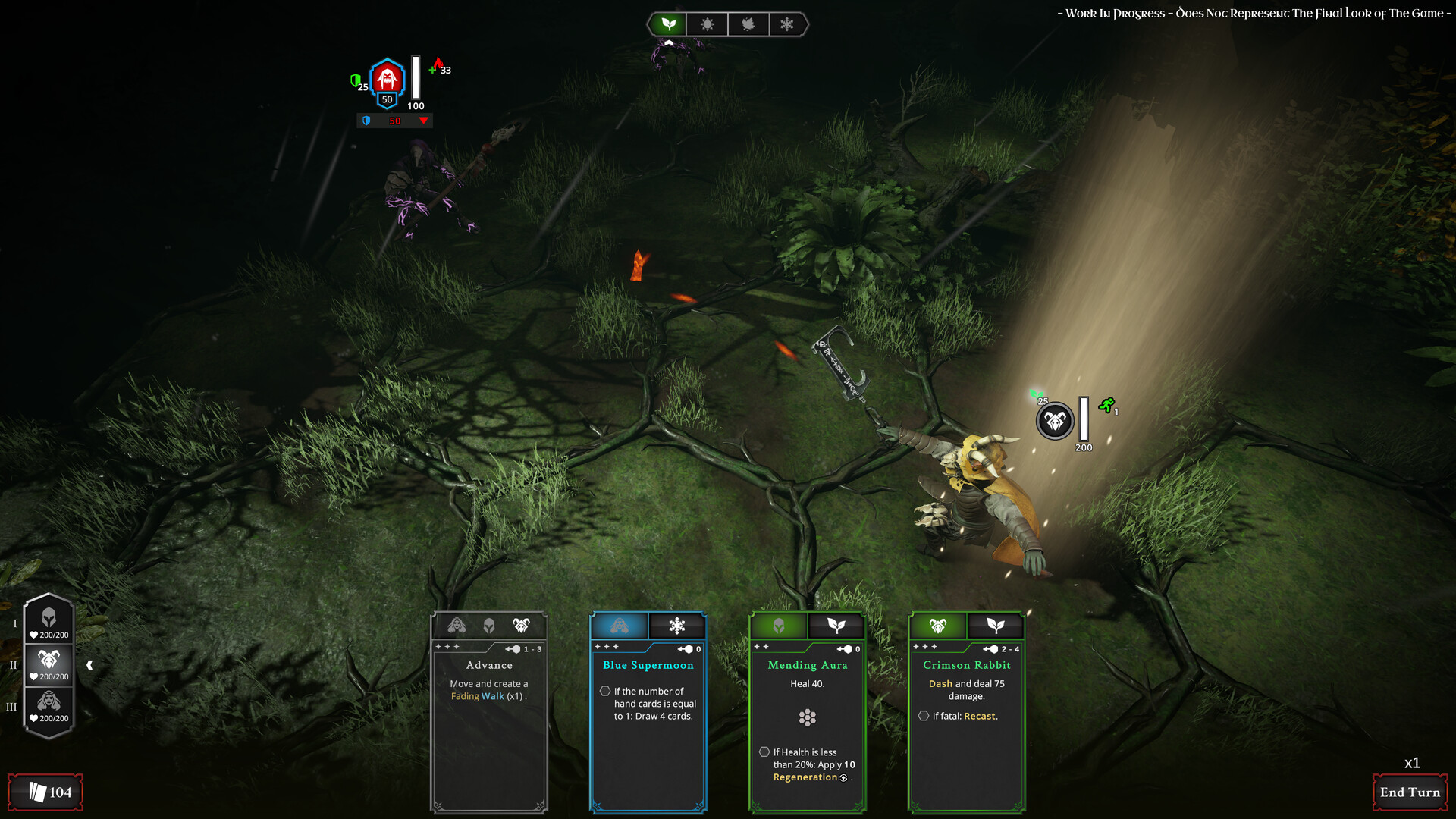1456x819 pixels.
Task: Click the enemy's red hooded portrait
Action: click(x=388, y=77)
